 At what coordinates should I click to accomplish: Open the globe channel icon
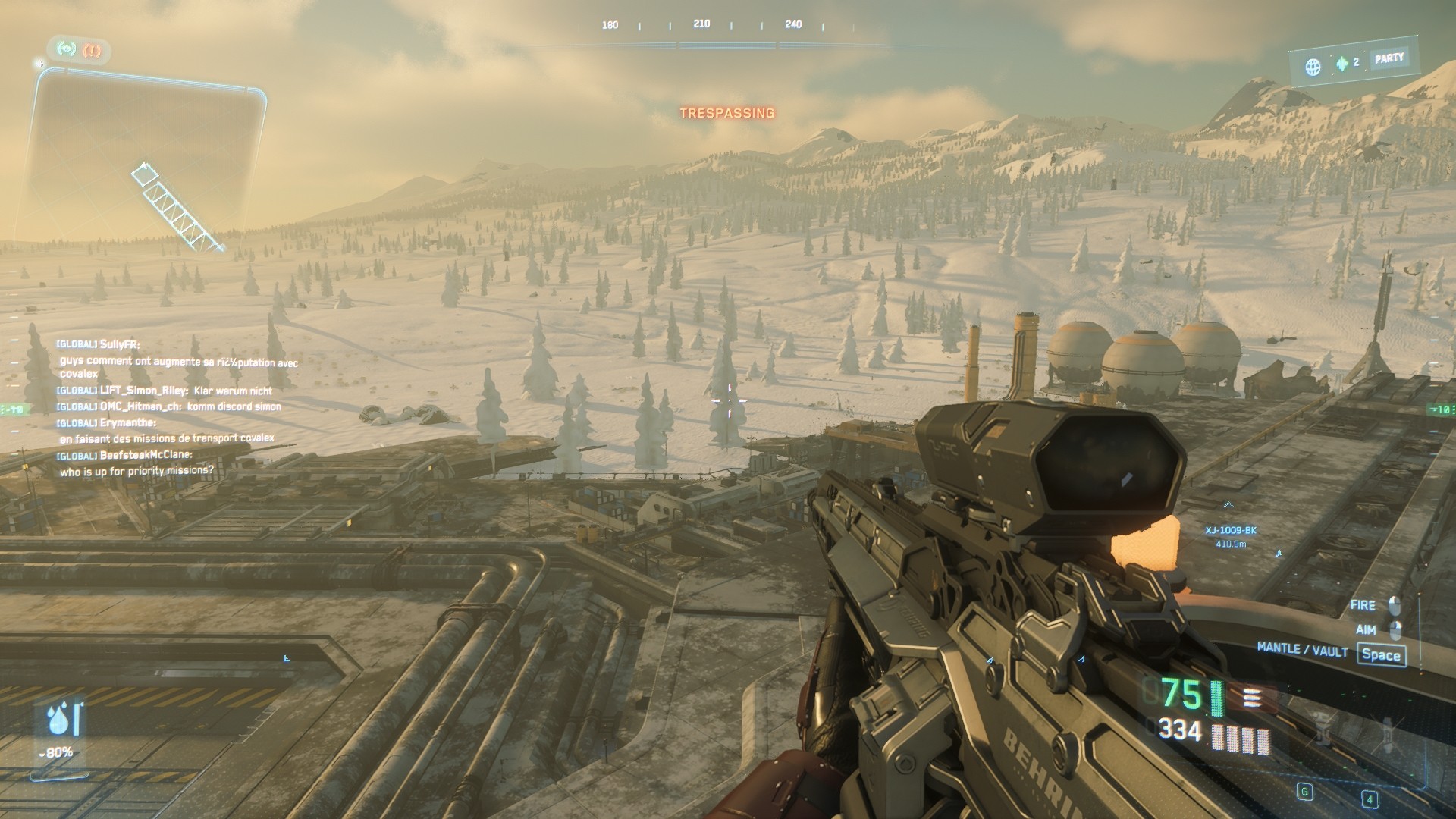1313,67
